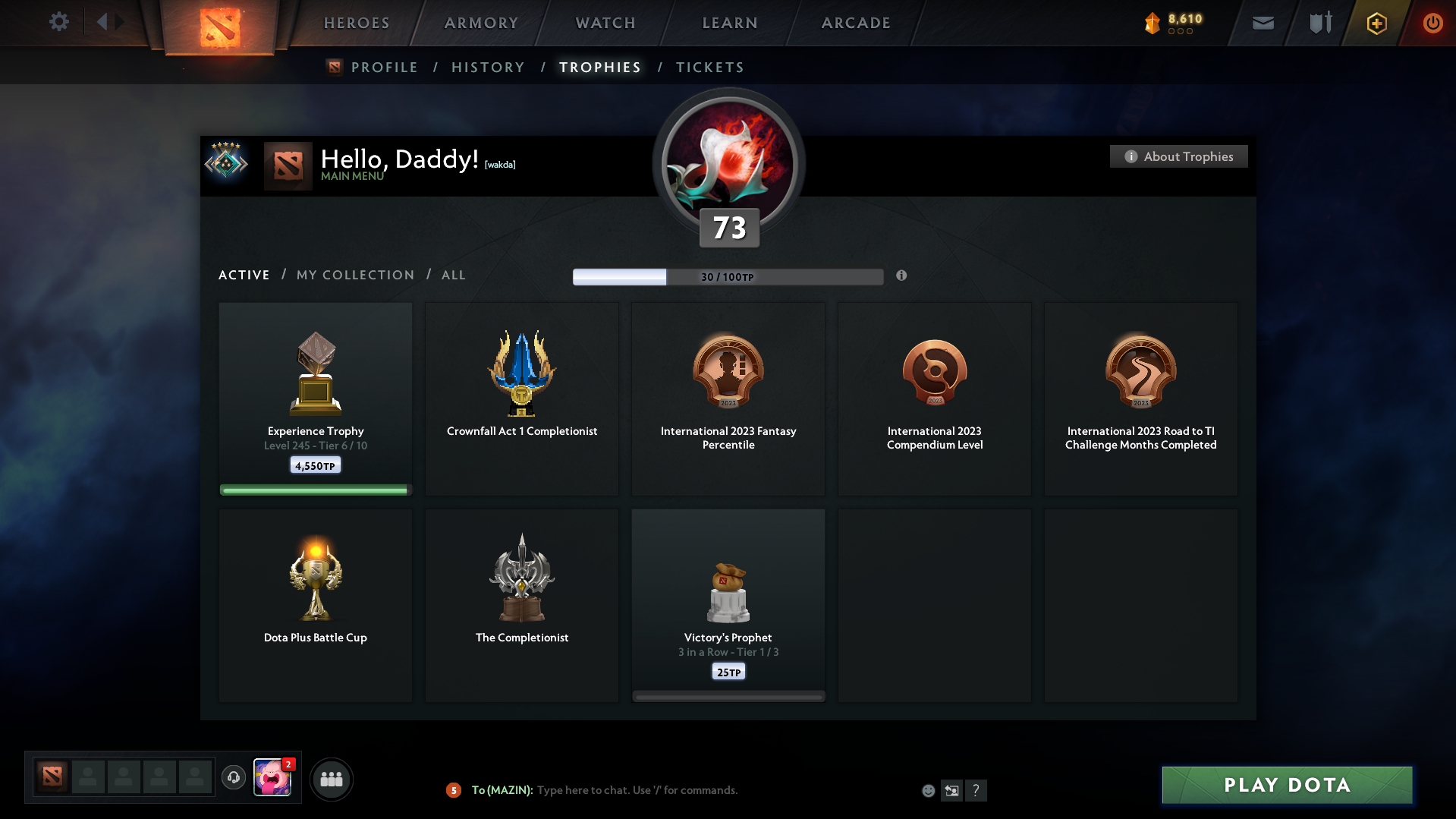
Task: Open the settings gear
Action: point(59,22)
